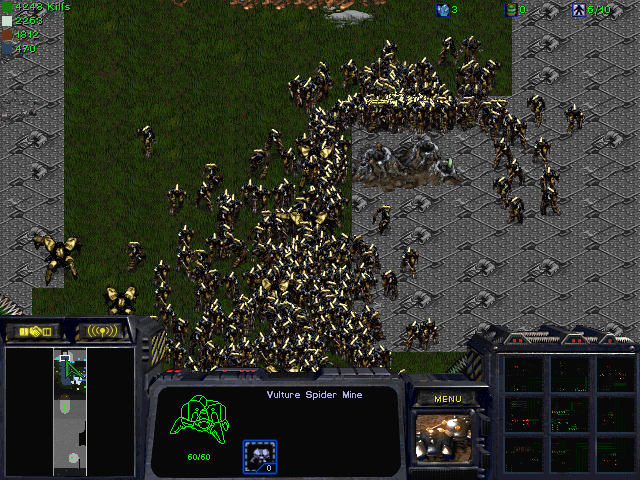This screenshot has width=640, height=480.
Task: Click the Spider Mine weapon icon
Action: tap(260, 457)
